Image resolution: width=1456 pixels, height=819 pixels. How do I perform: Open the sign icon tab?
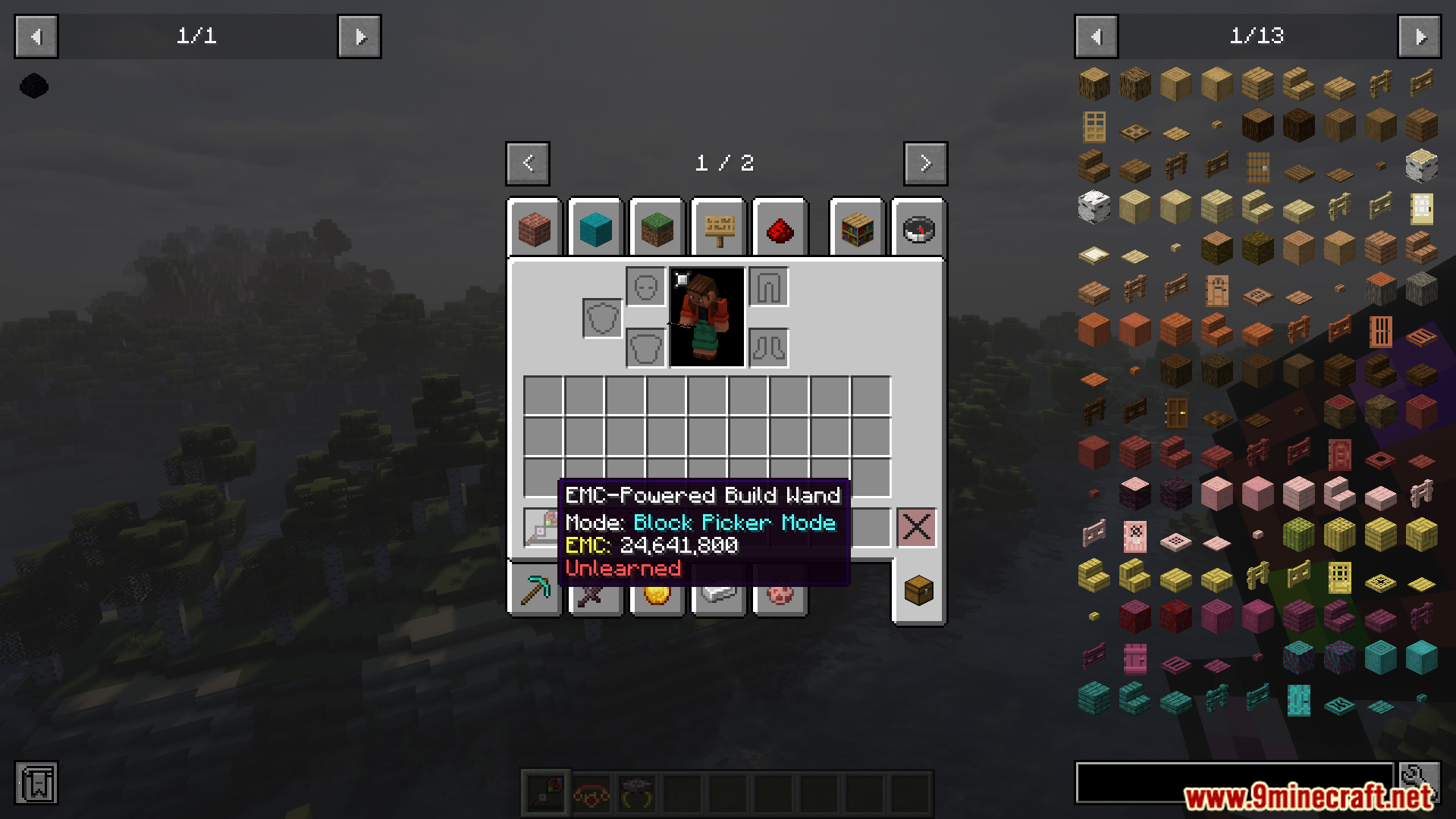(719, 229)
